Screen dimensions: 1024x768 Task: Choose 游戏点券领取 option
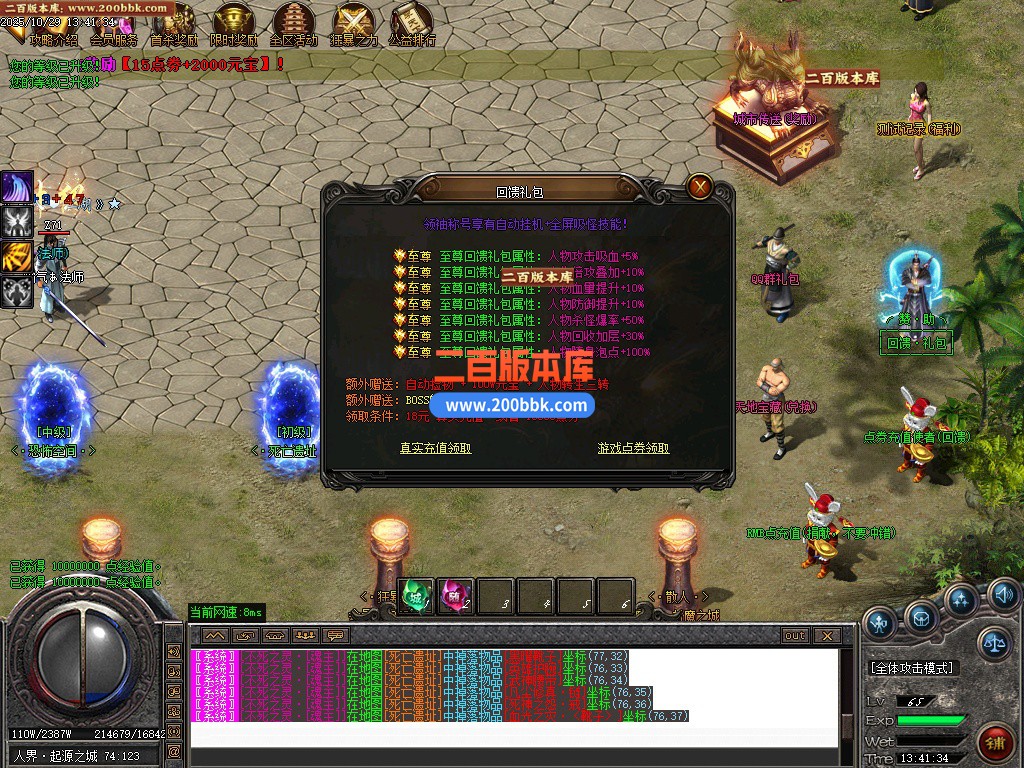(x=633, y=448)
